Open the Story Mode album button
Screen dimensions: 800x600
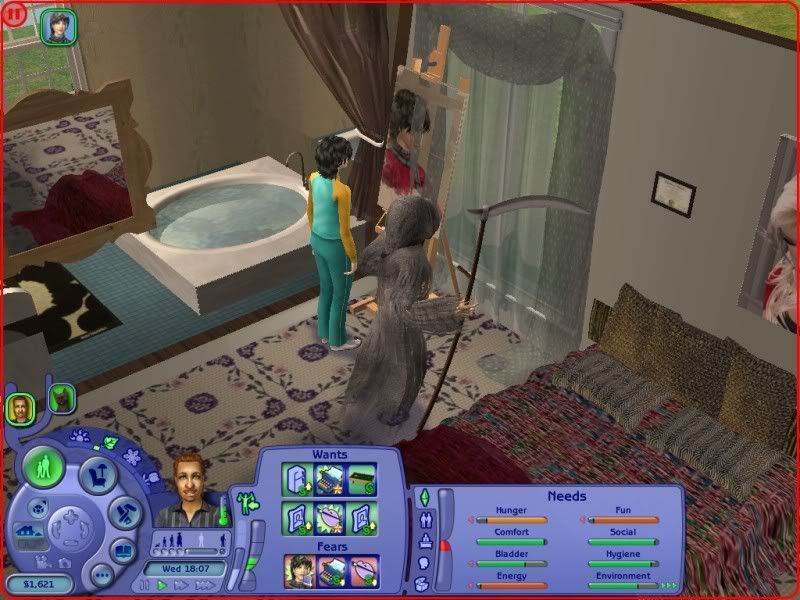[123, 551]
